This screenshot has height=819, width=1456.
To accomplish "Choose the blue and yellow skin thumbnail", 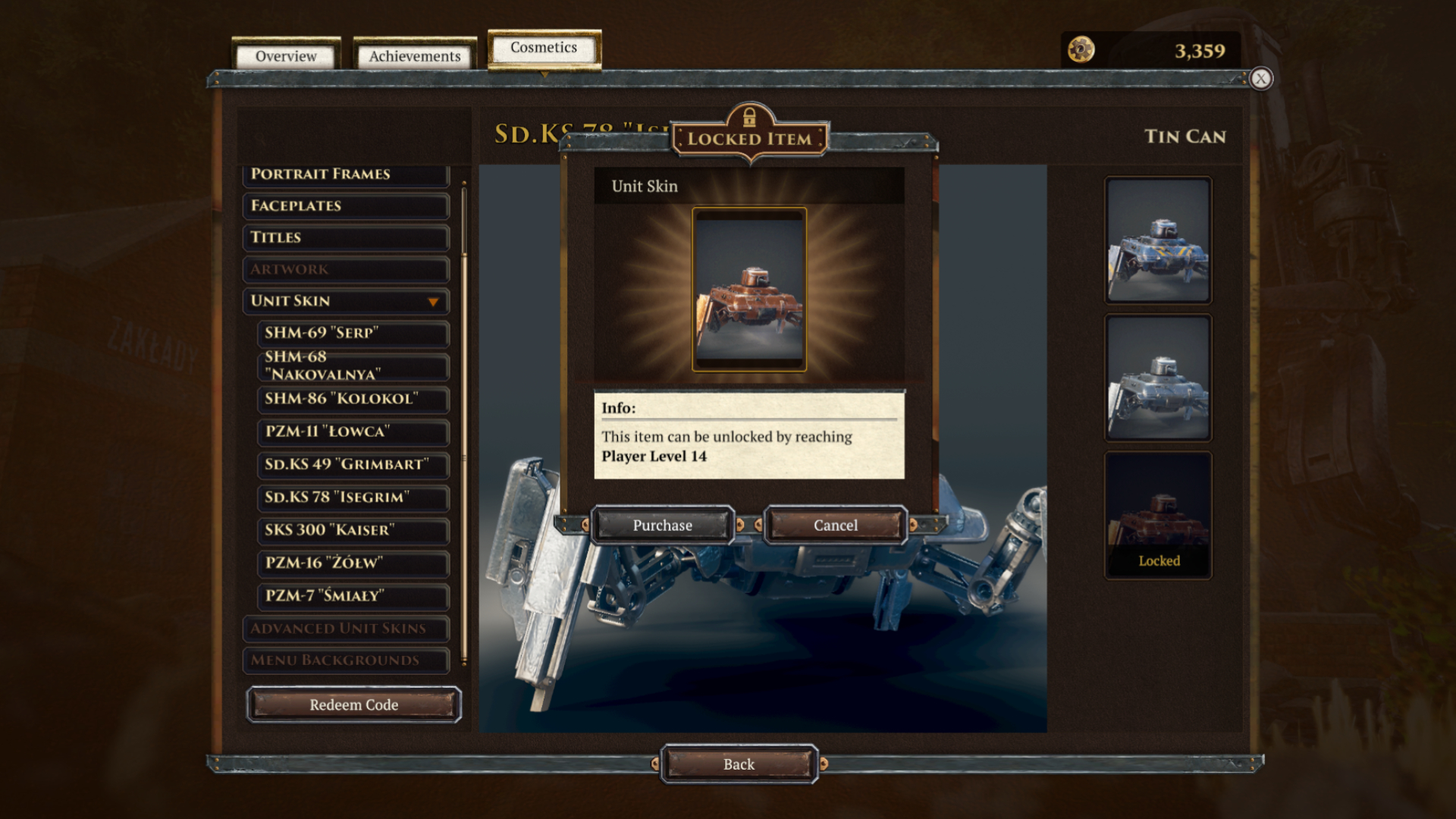I will coord(1158,240).
